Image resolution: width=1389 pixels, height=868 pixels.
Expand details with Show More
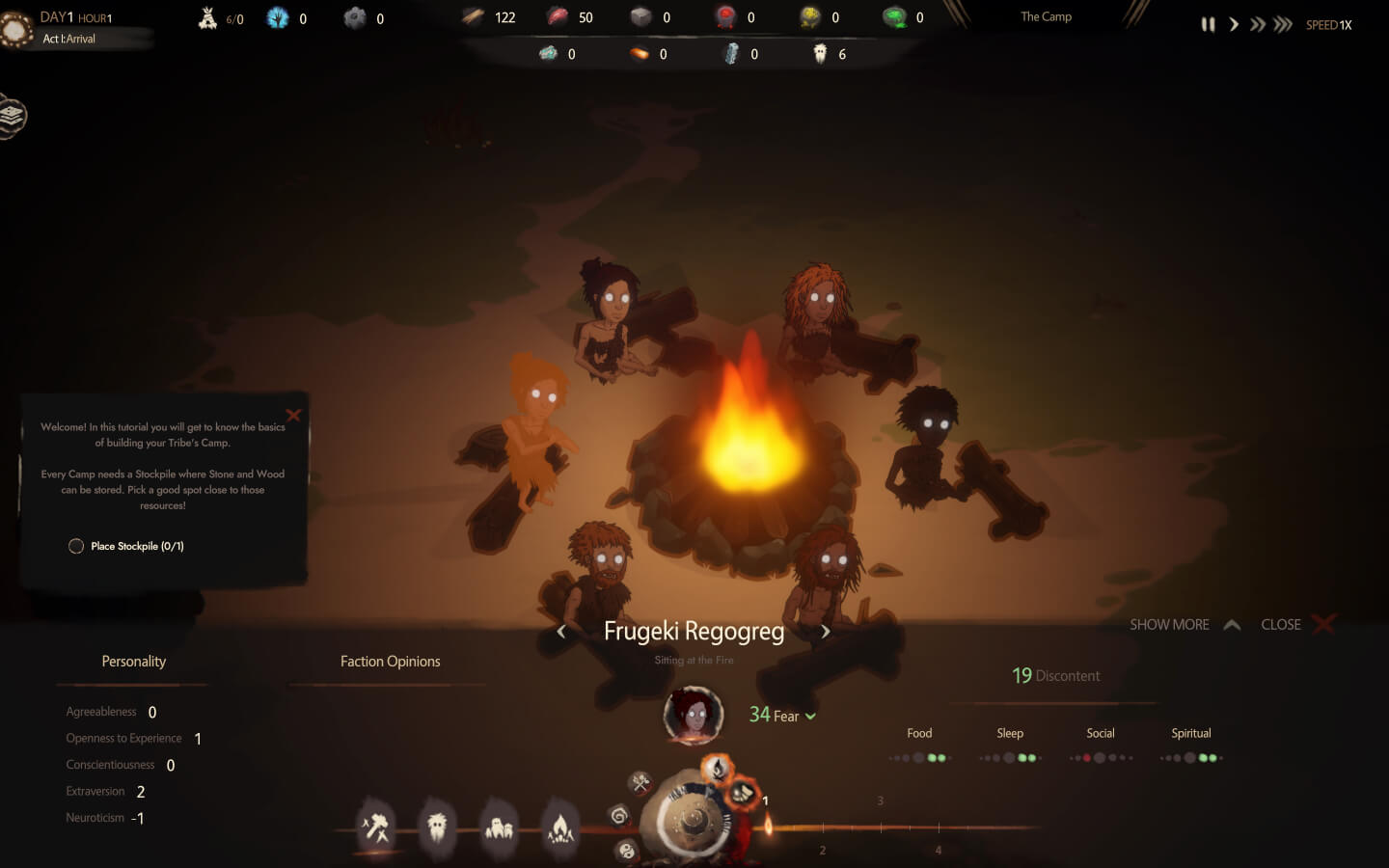click(1185, 624)
